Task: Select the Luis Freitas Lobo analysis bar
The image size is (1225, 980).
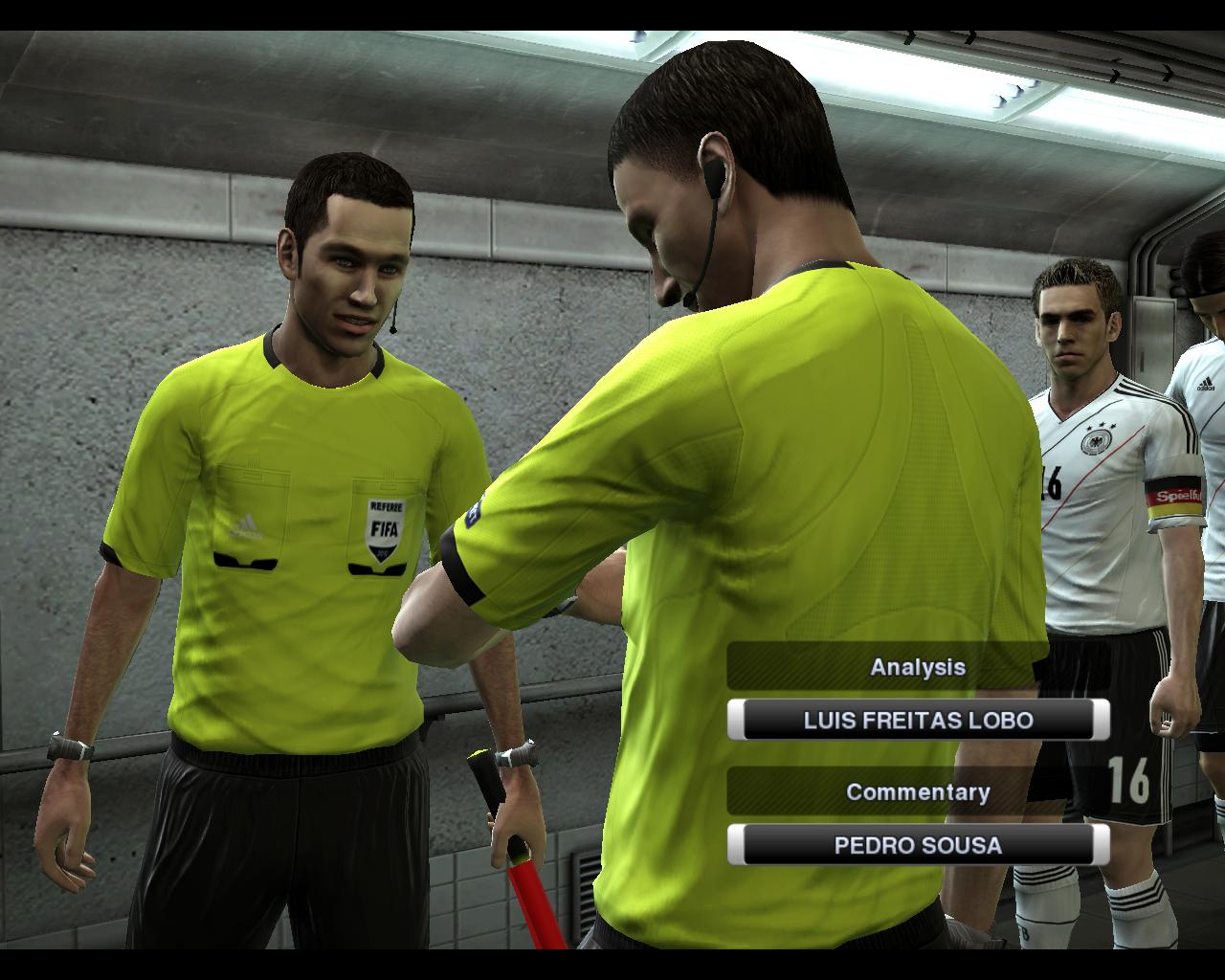Action: point(918,720)
